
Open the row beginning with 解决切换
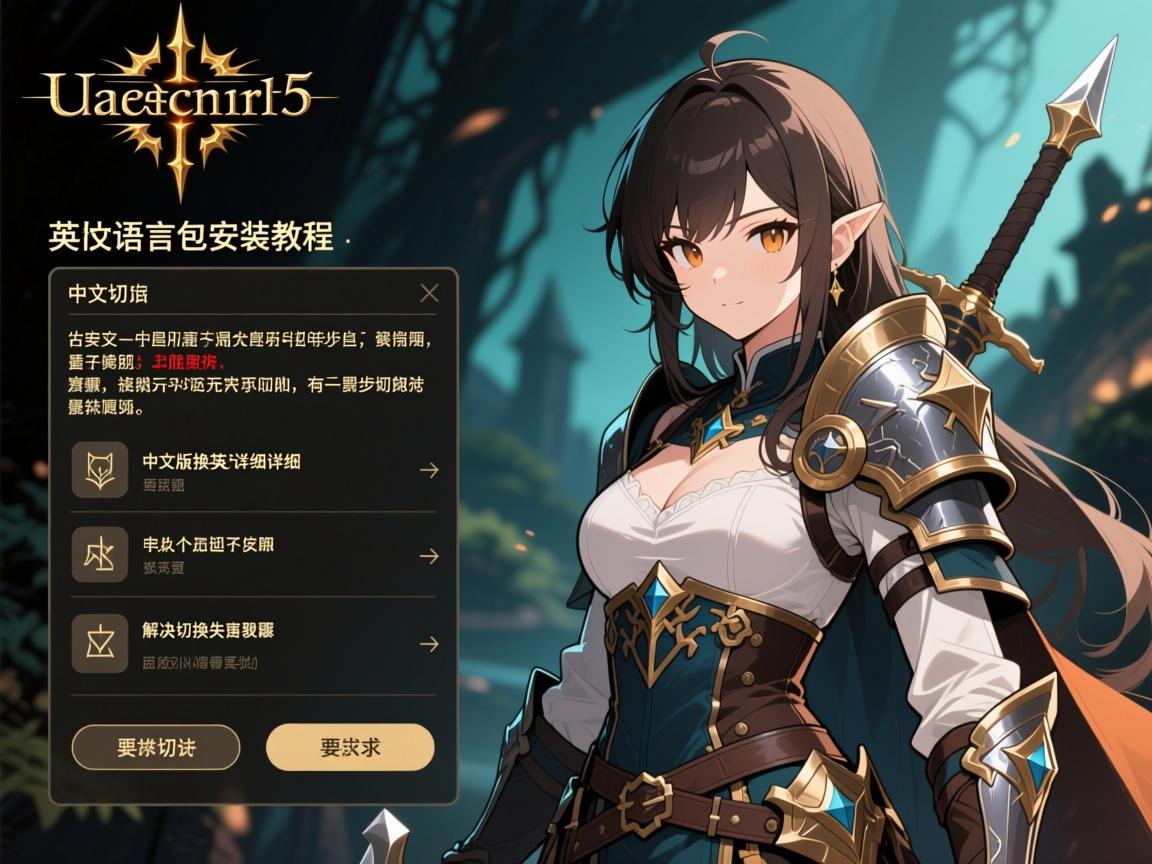click(x=254, y=643)
